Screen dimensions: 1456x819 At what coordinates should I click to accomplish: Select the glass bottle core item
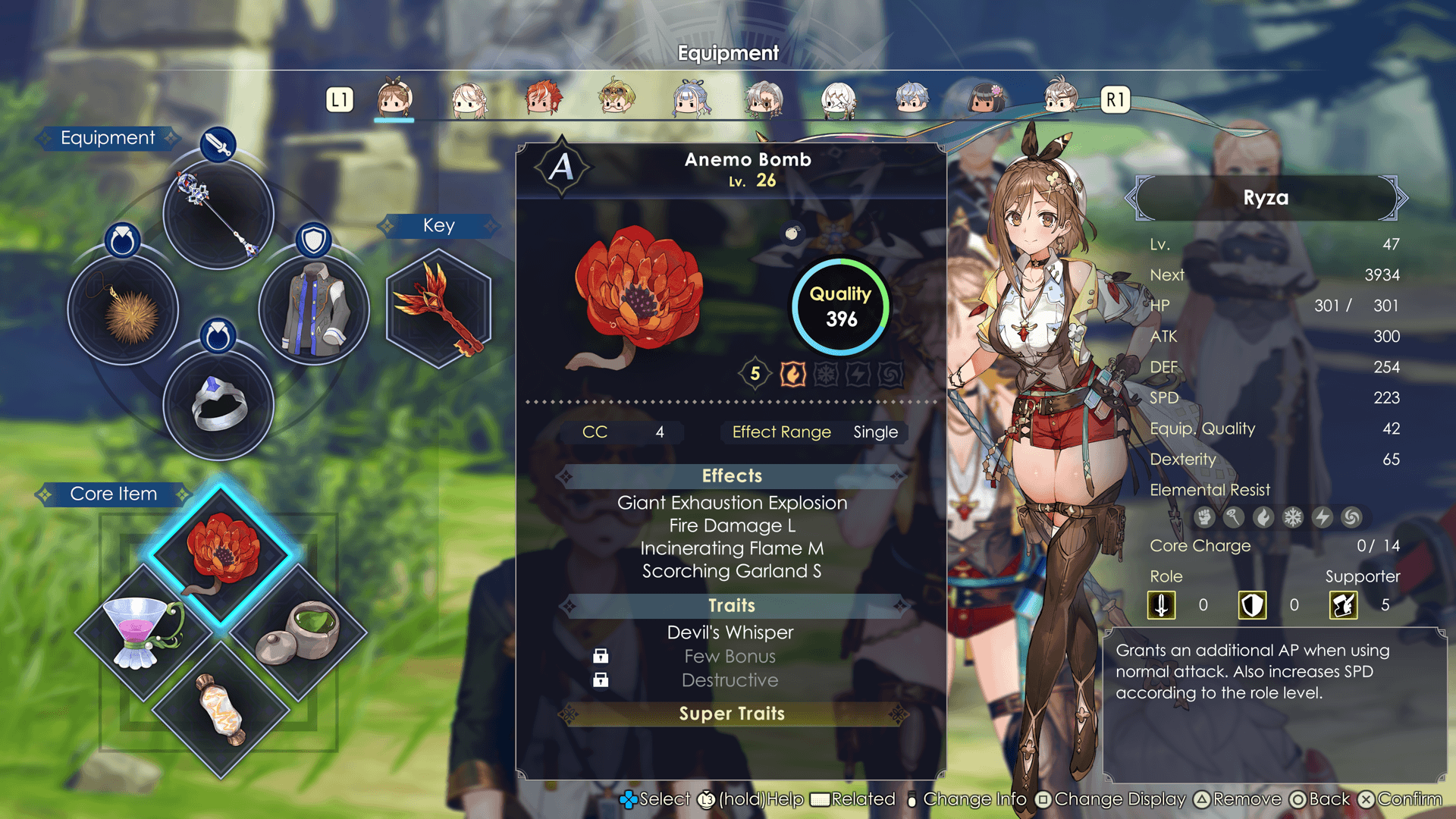click(221, 709)
